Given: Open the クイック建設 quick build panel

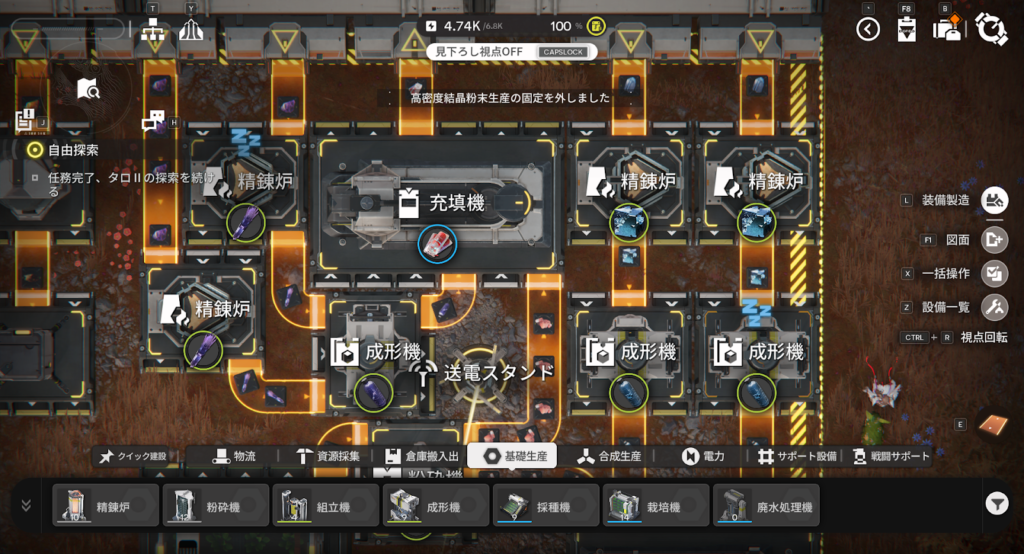Looking at the screenshot, I should (x=134, y=456).
